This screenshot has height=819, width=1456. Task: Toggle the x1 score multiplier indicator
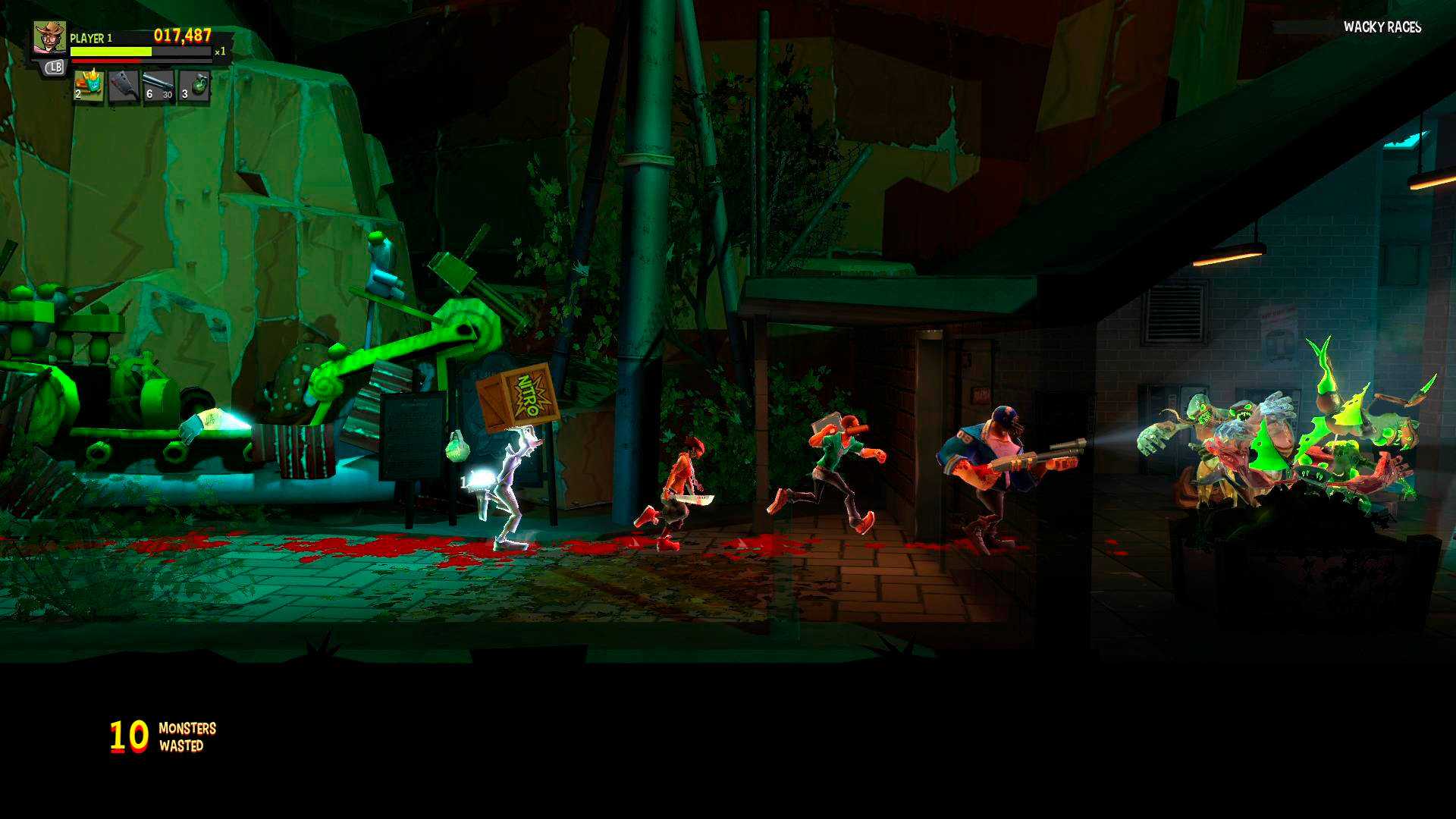pos(221,52)
